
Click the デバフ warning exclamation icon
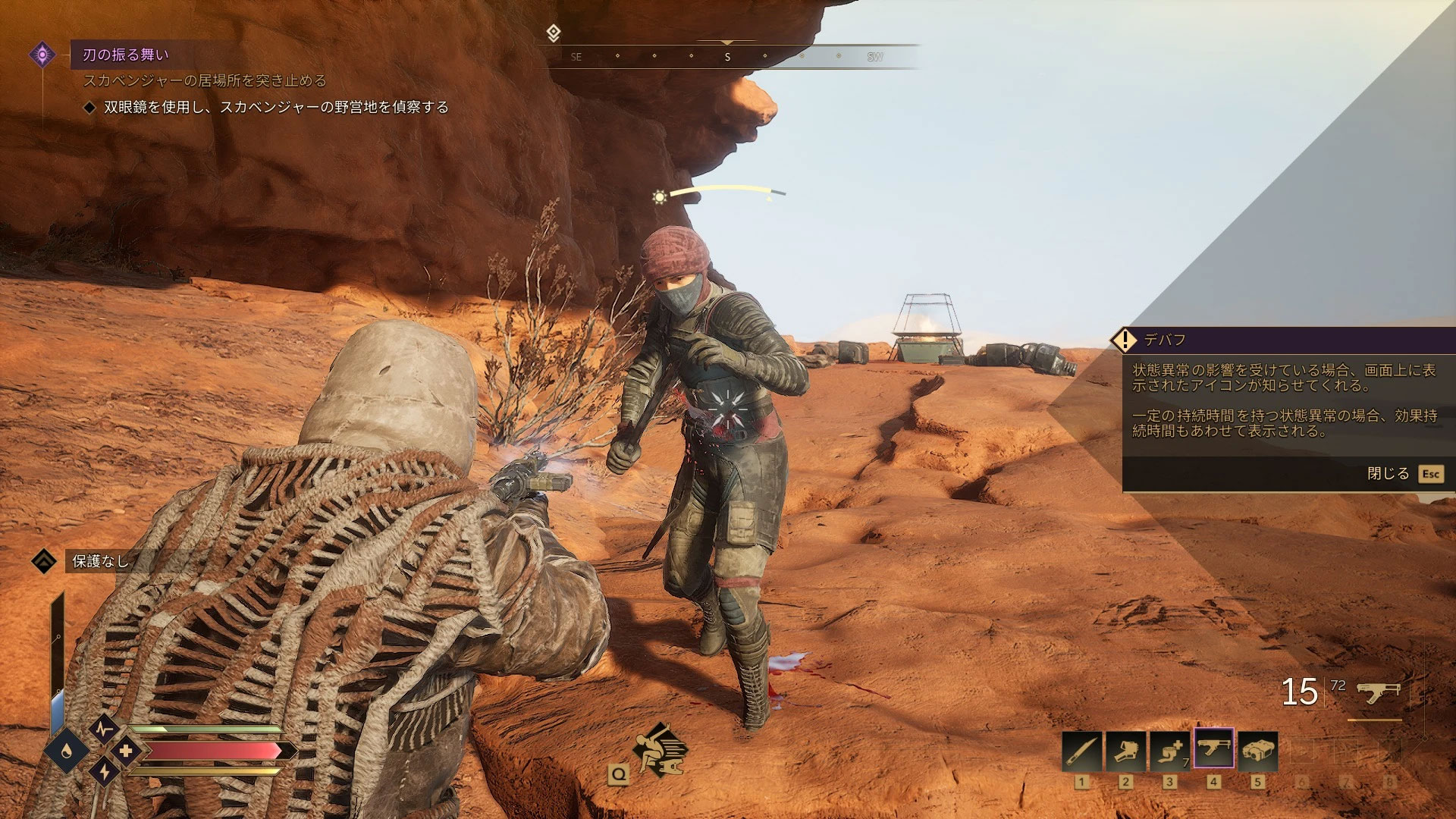click(x=1124, y=340)
